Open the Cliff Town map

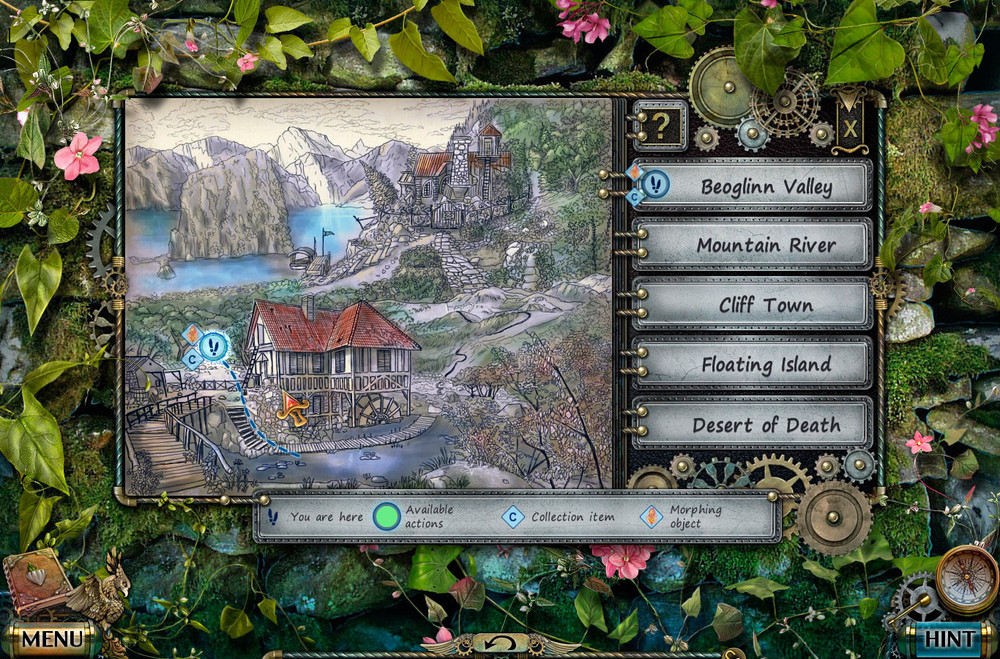[765, 305]
